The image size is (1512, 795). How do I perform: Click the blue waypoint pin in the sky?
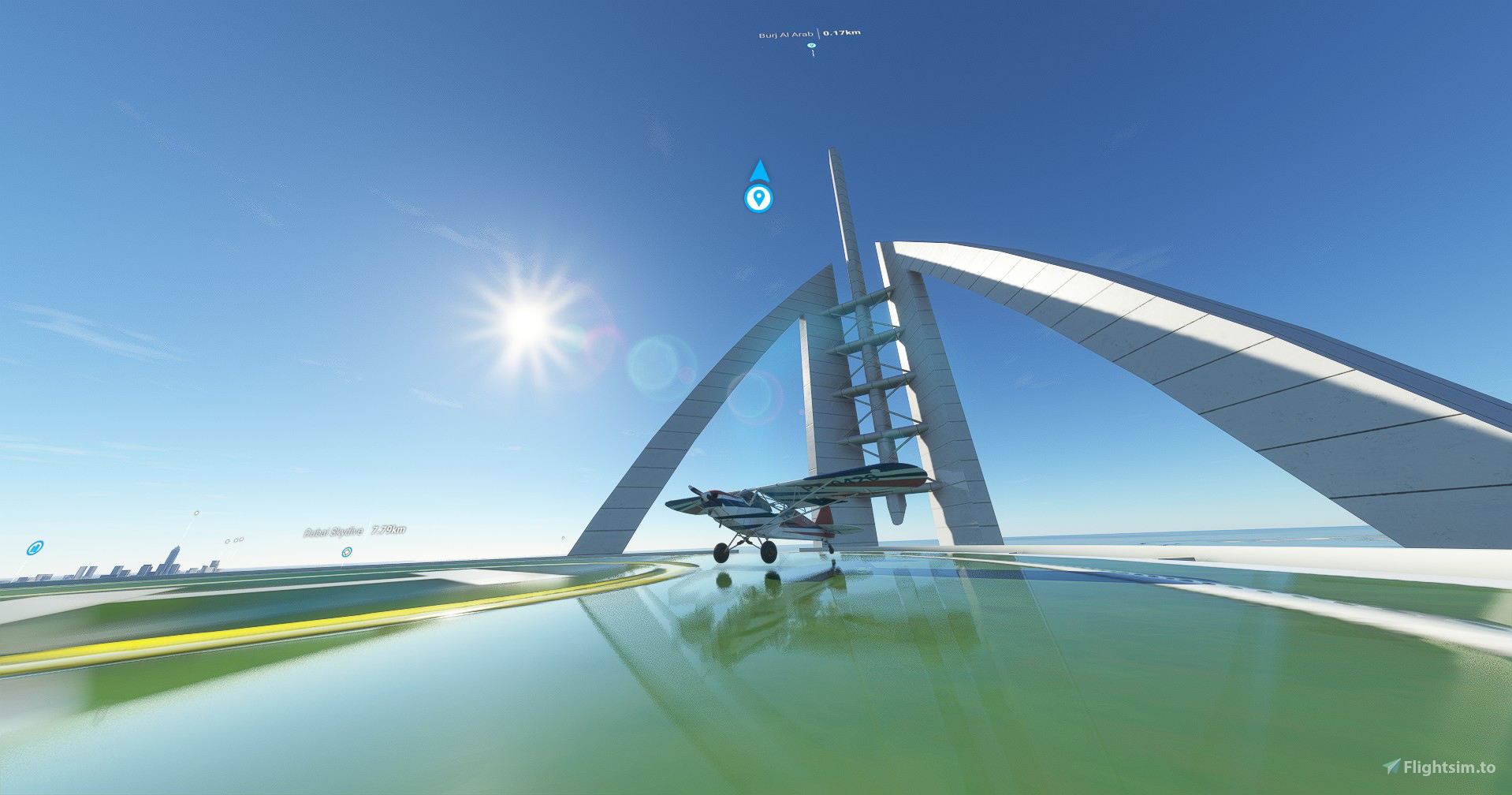(759, 199)
